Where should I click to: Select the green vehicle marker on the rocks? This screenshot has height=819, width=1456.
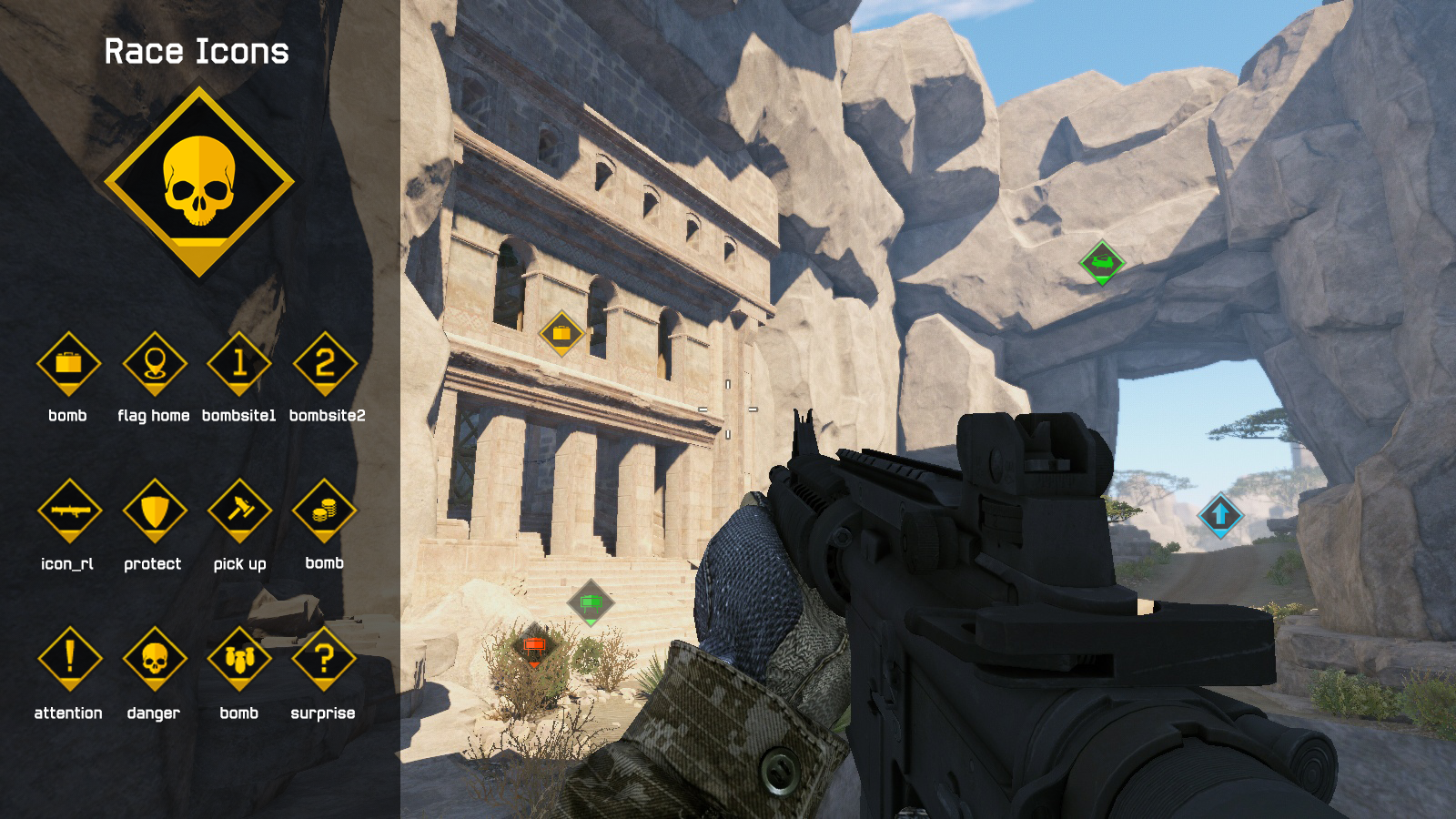pyautogui.click(x=1102, y=263)
